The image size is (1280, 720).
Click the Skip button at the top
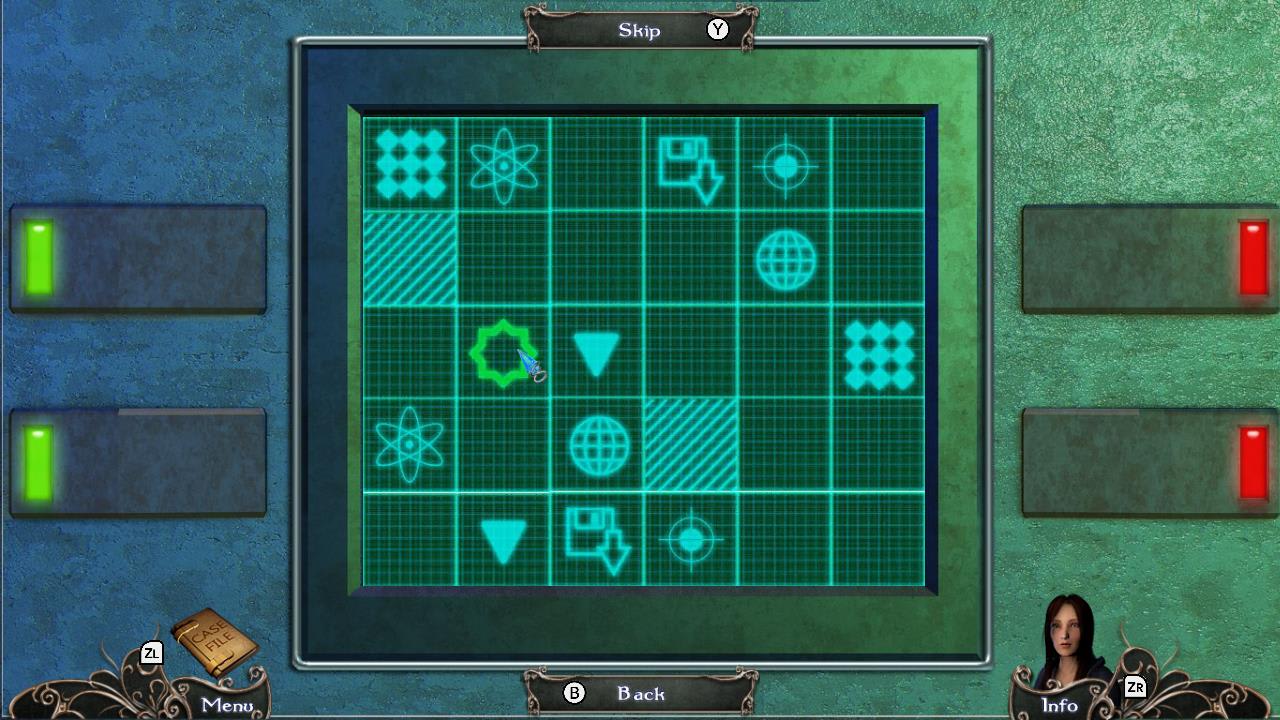[x=640, y=30]
